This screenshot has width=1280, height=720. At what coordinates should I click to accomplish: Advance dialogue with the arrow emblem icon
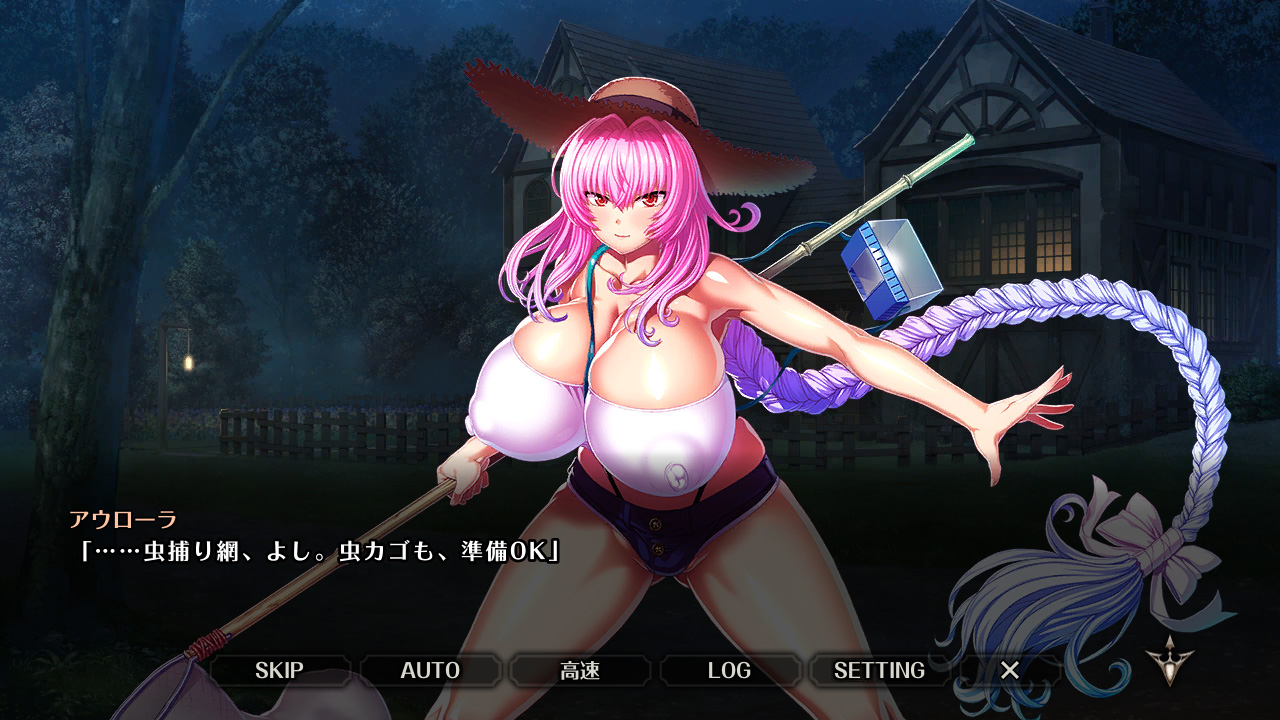coord(1167,662)
